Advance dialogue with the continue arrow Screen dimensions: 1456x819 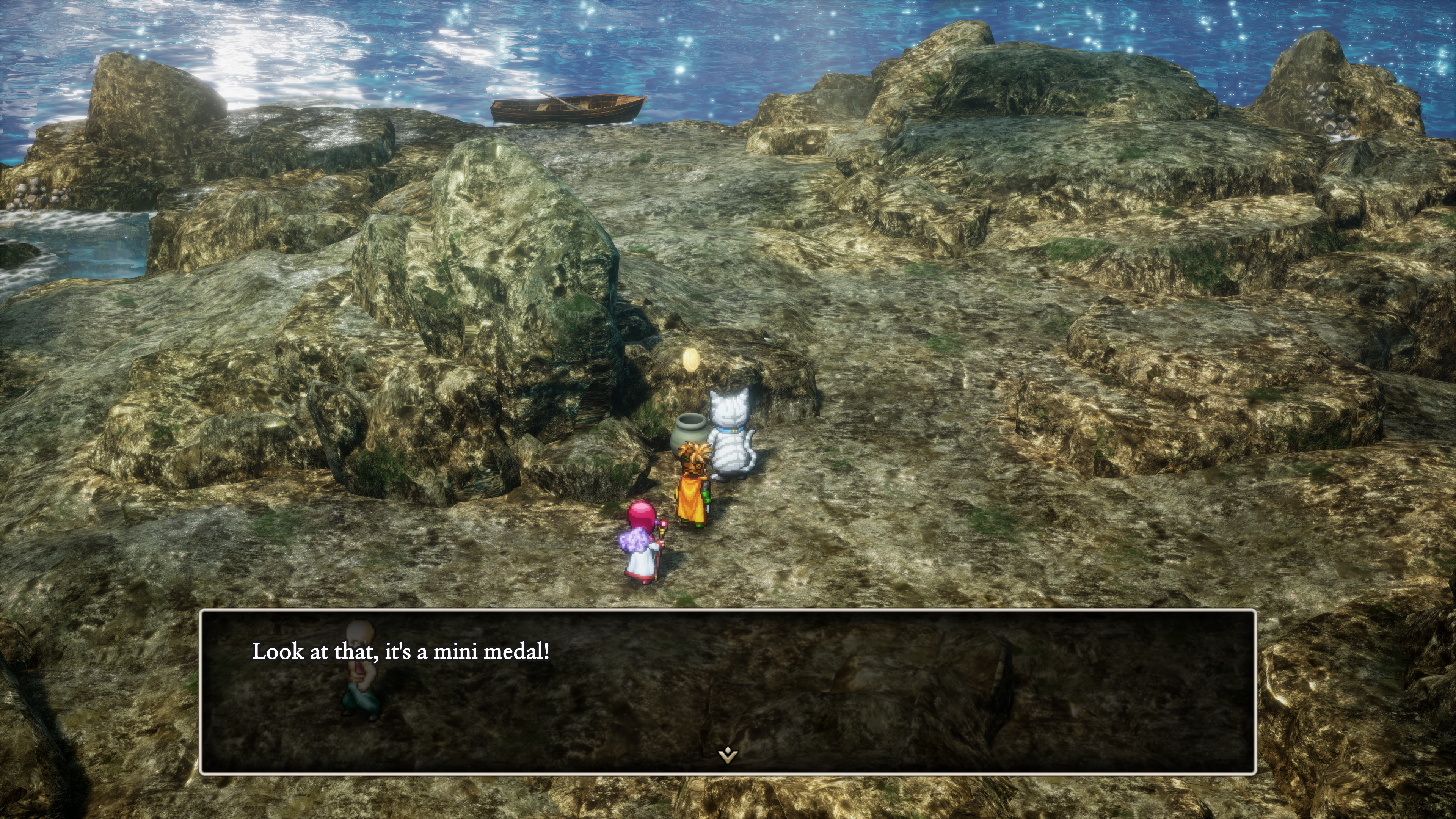[x=728, y=755]
